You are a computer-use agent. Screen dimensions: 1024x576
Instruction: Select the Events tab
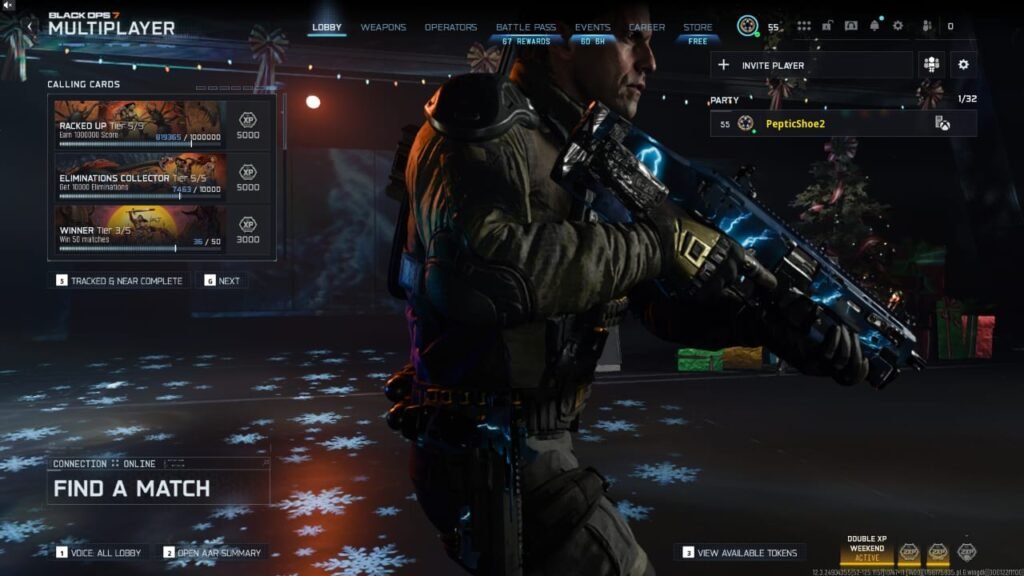pos(592,27)
